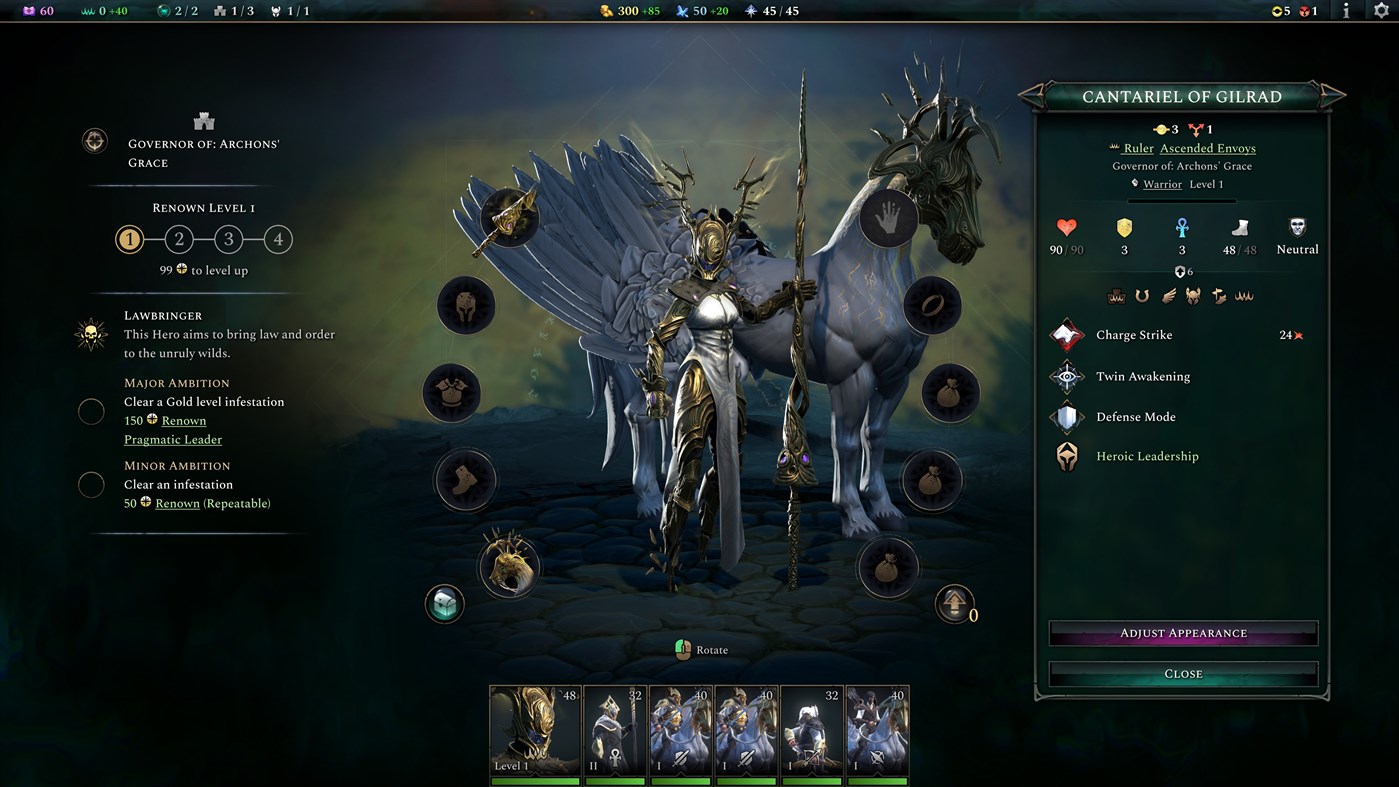This screenshot has width=1399, height=787.
Task: Open the blue cube customization icon
Action: pyautogui.click(x=444, y=604)
